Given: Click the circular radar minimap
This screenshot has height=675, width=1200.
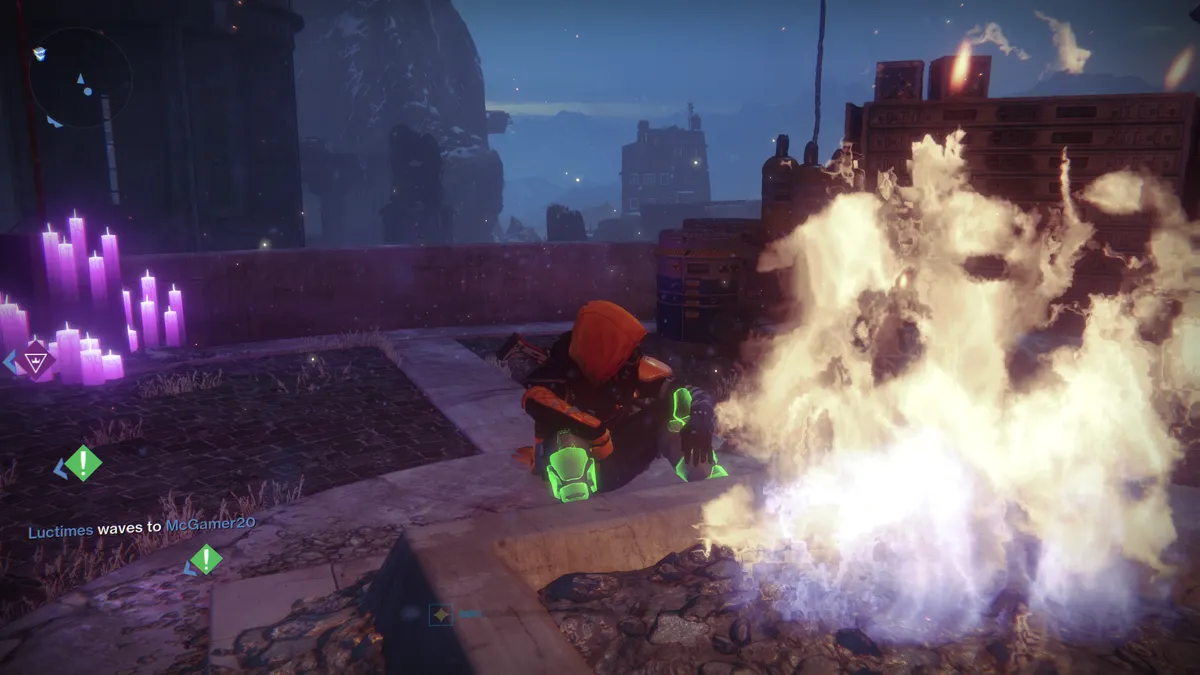Looking at the screenshot, I should point(80,77).
